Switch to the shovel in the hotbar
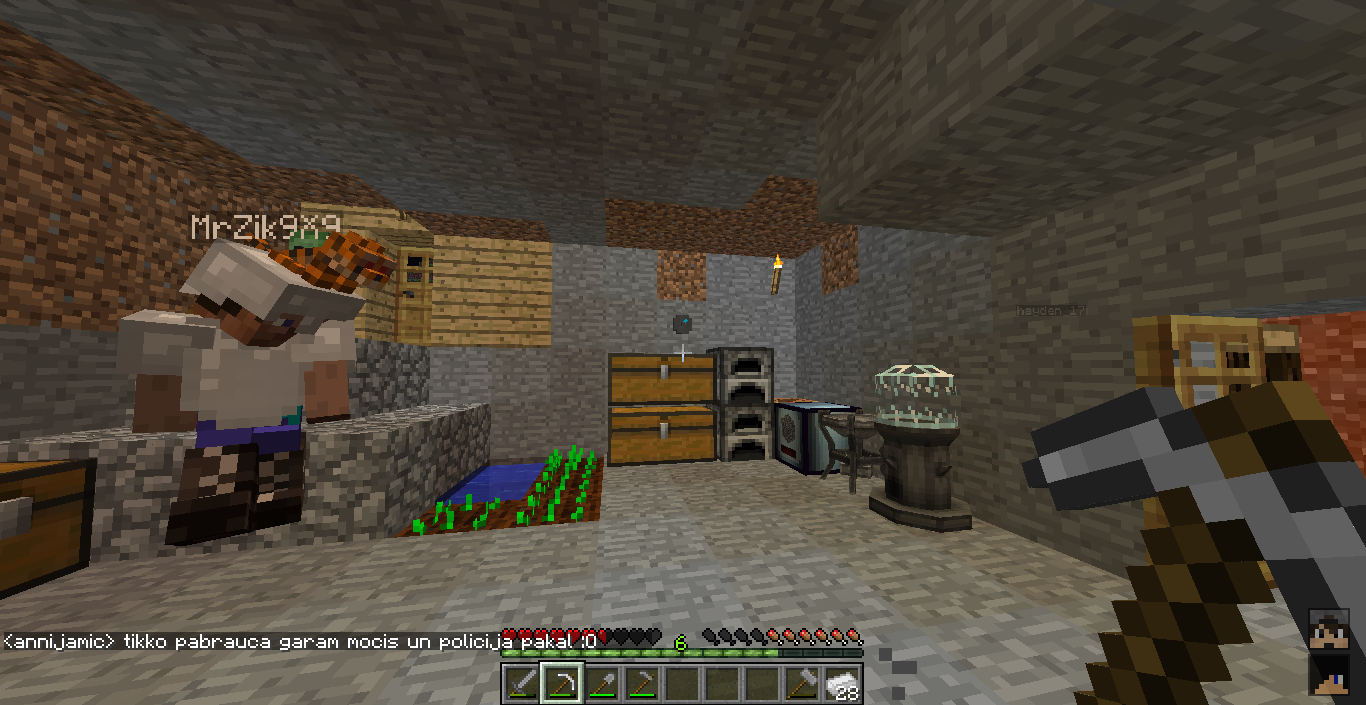The width and height of the screenshot is (1366, 705). pos(601,684)
